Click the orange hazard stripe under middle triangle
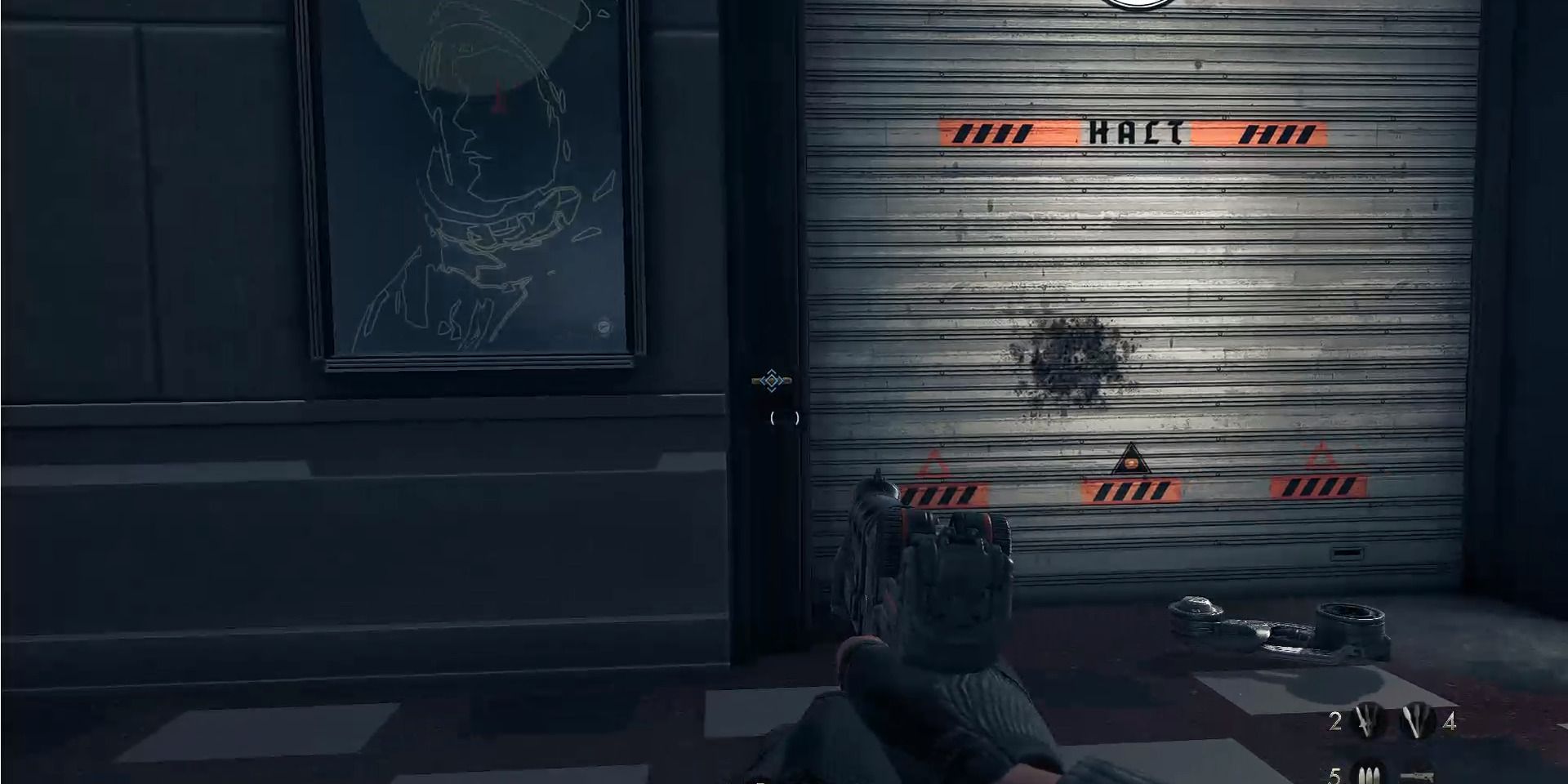Viewport: 1568px width, 784px height. point(1131,492)
